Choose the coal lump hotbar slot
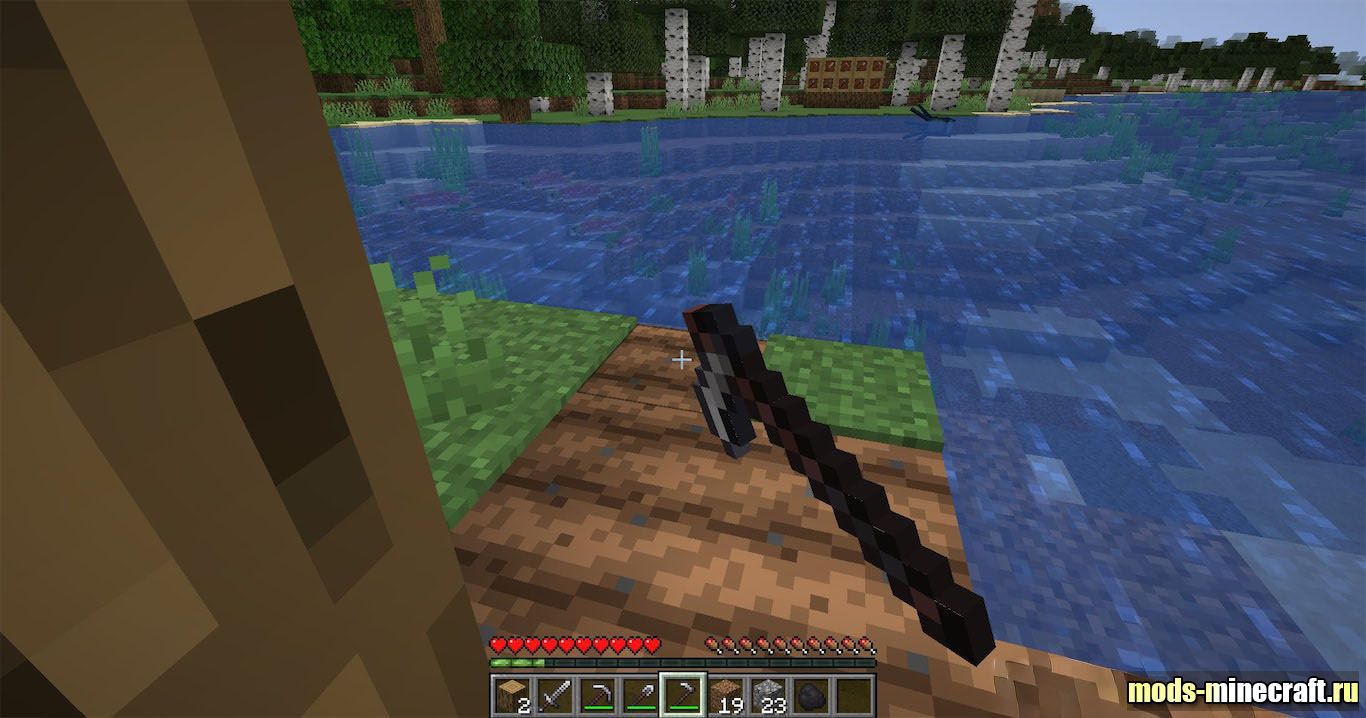The image size is (1366, 718). click(x=811, y=694)
